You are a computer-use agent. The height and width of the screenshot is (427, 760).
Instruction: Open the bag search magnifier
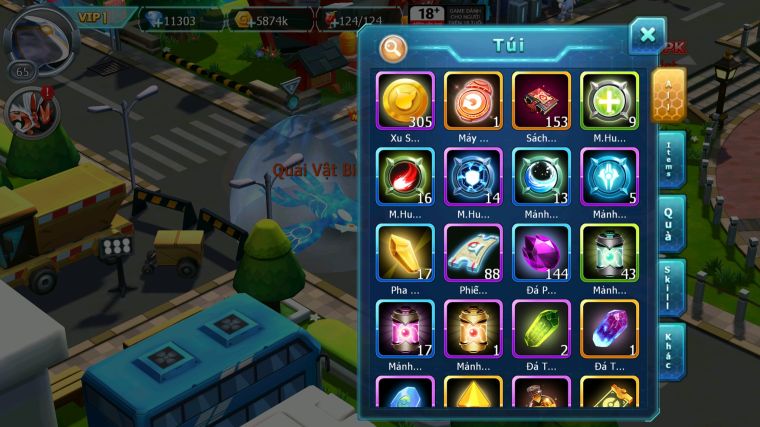pos(394,47)
